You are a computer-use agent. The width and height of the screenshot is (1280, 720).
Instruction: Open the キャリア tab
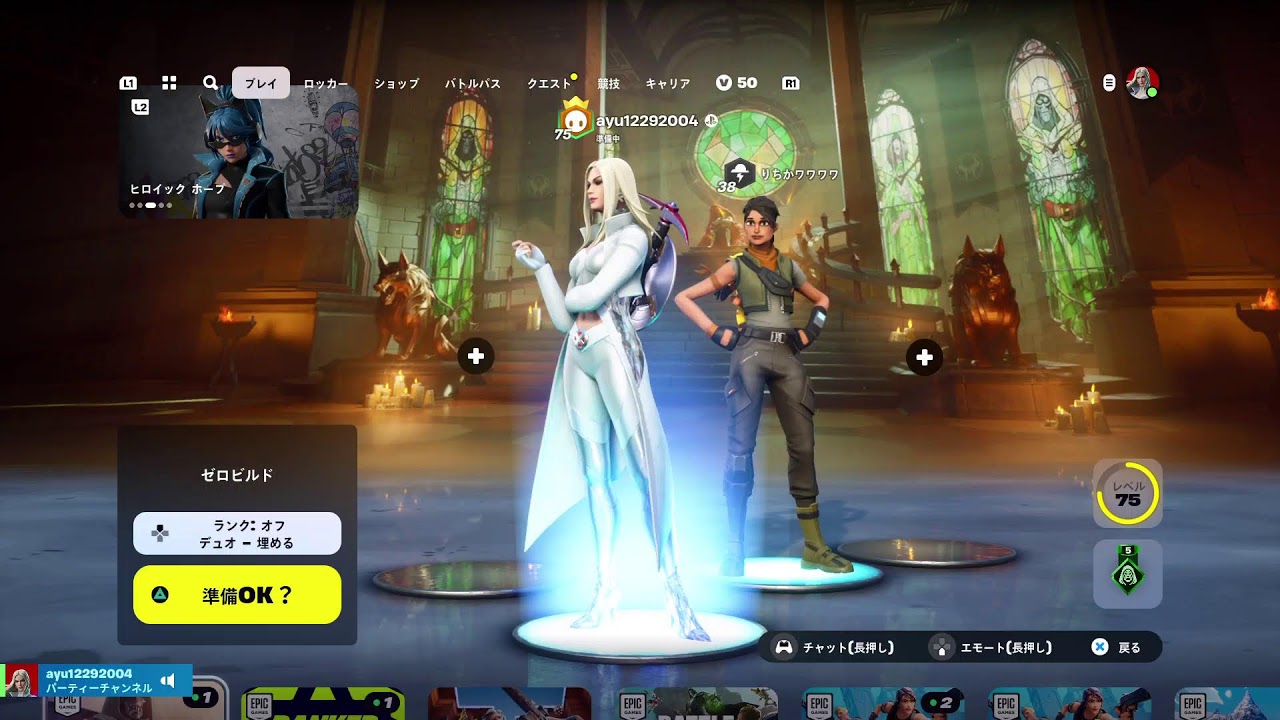(668, 84)
